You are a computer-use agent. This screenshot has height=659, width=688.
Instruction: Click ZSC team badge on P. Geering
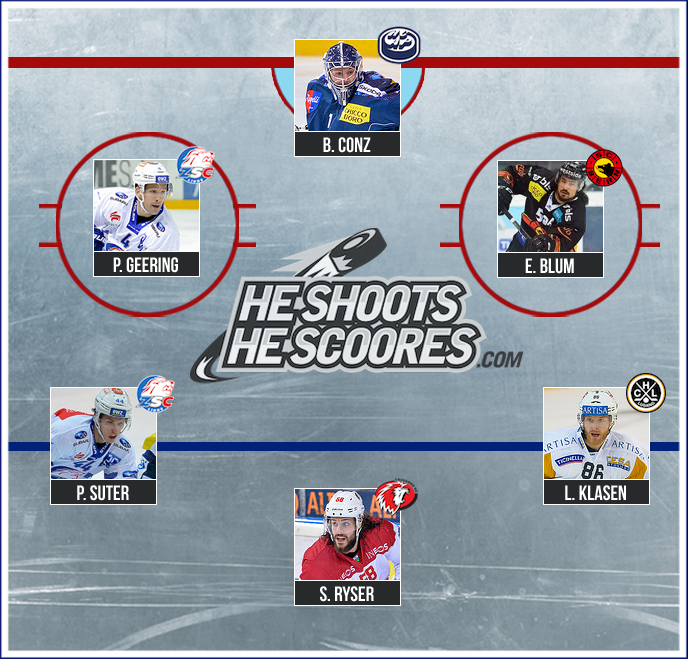[195, 164]
